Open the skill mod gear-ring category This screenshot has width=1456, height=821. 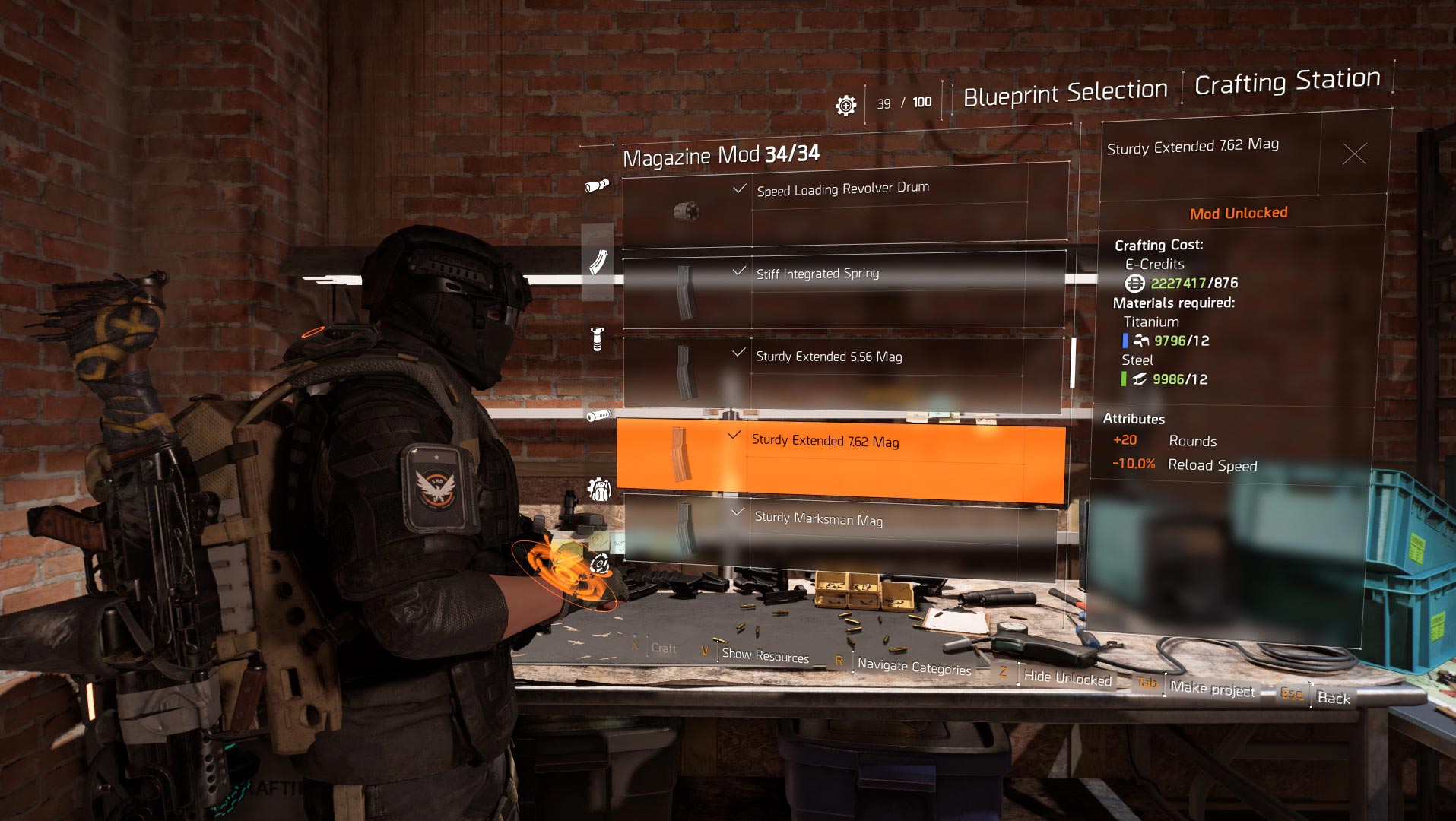pos(599,564)
